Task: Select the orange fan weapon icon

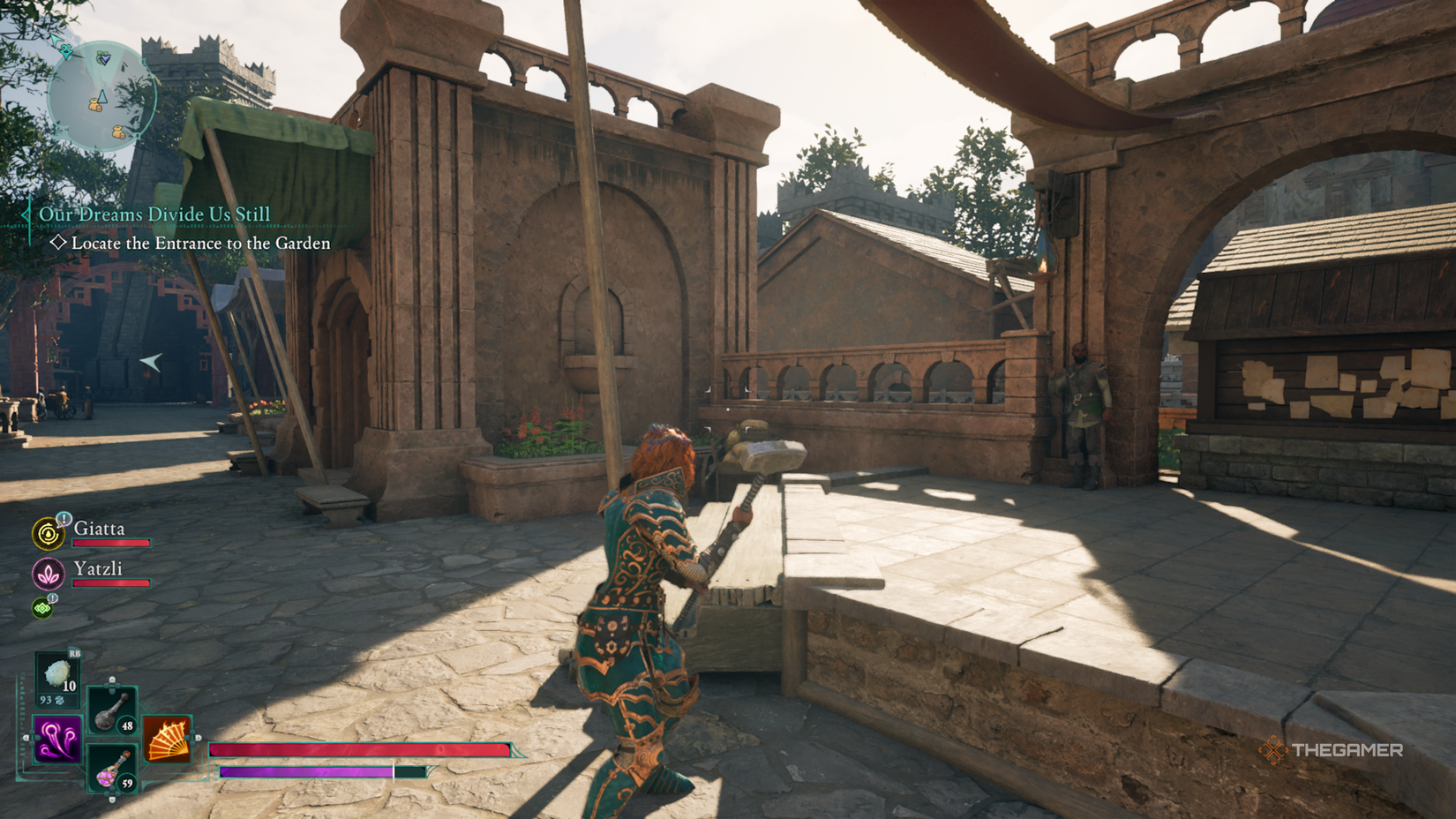Action: [166, 739]
